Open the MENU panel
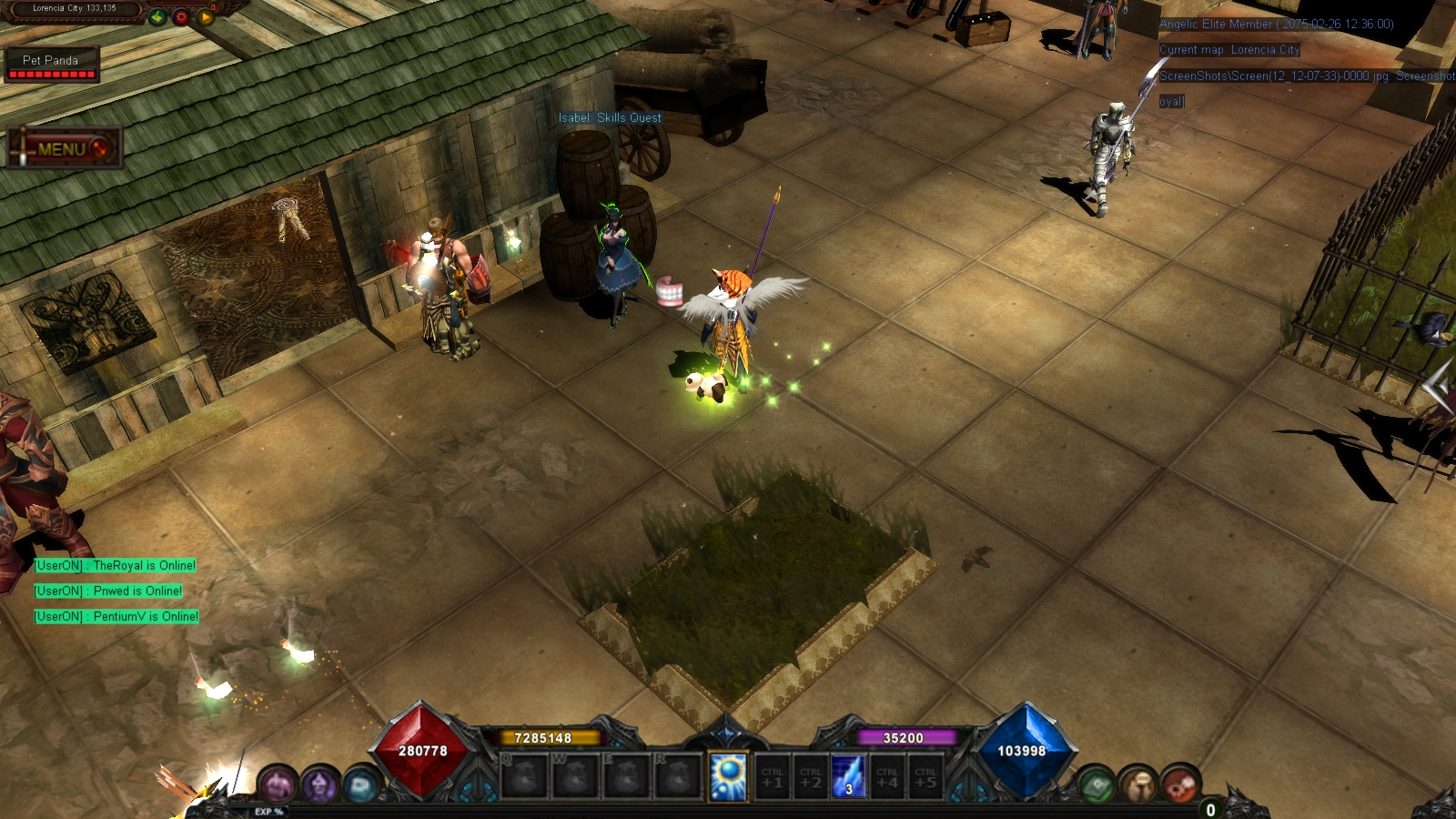The width and height of the screenshot is (1456, 819). [59, 148]
